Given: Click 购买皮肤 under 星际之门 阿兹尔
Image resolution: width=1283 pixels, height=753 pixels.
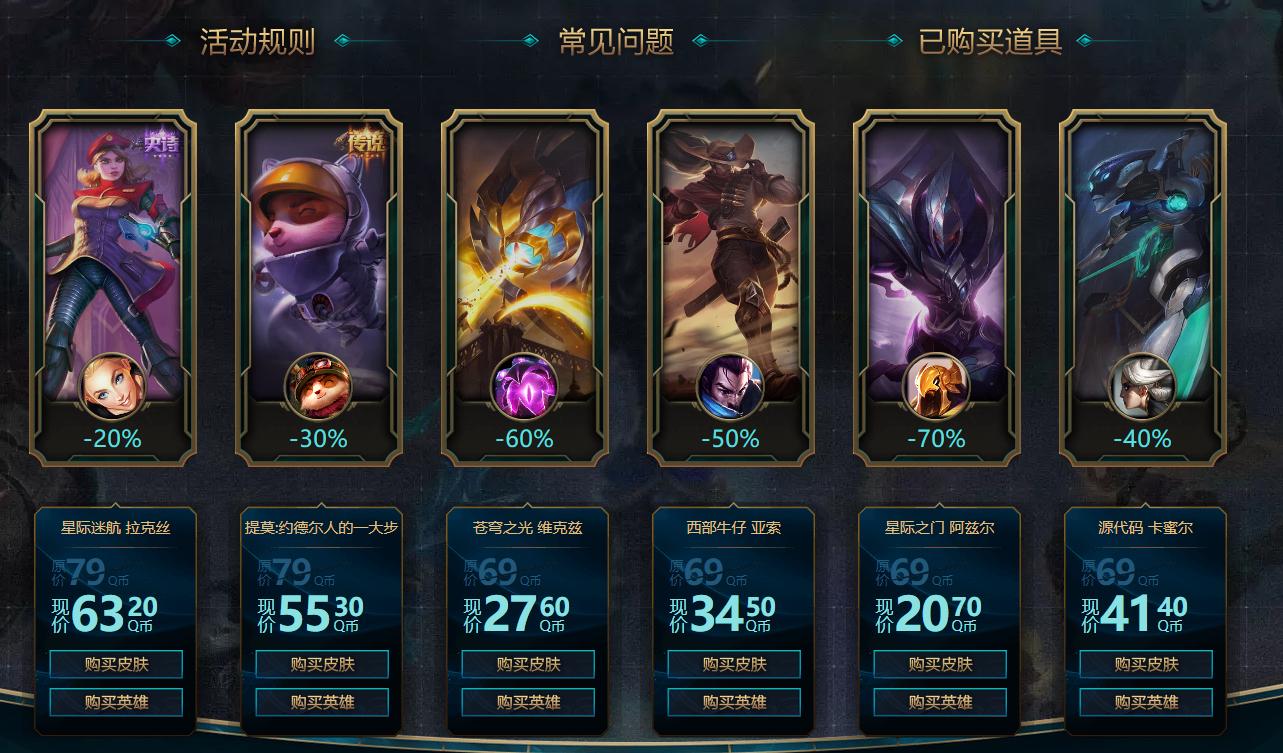Looking at the screenshot, I should pos(942,664).
